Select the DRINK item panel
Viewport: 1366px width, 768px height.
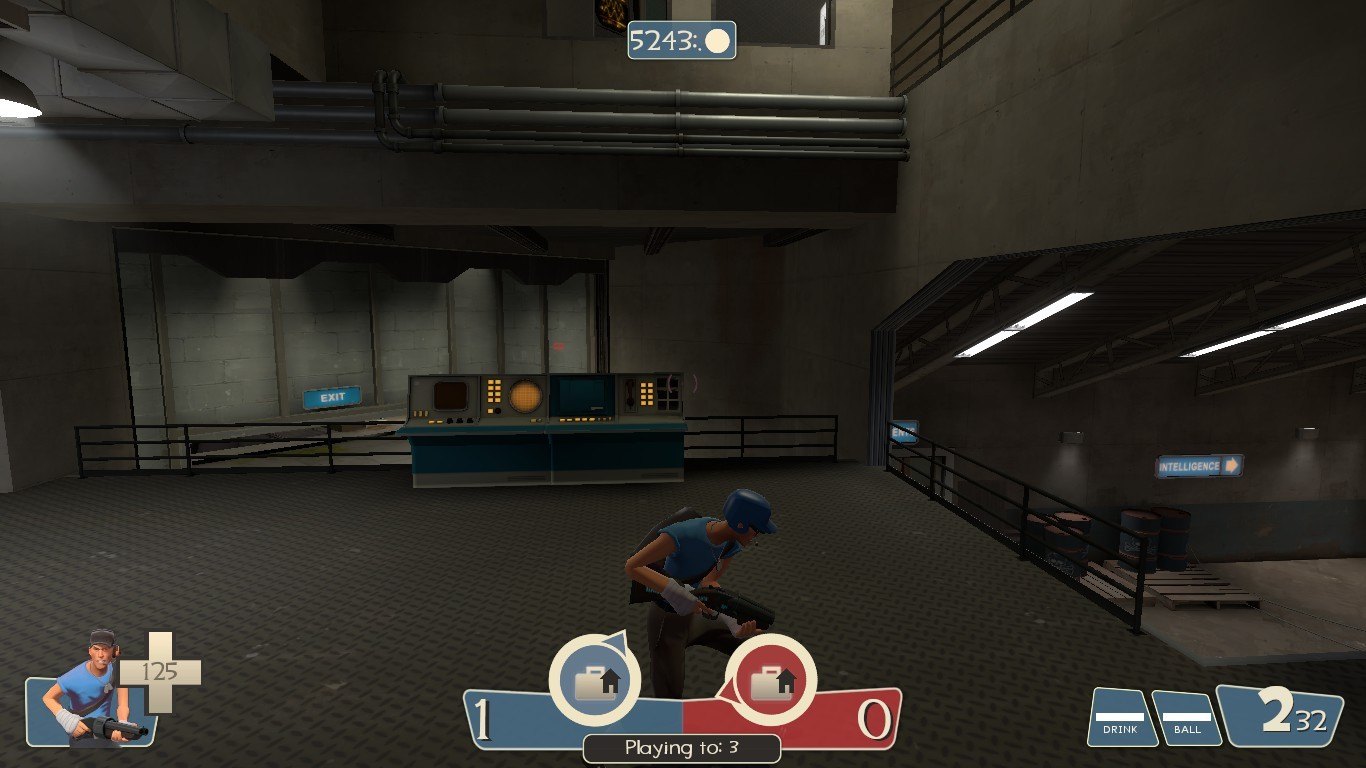[x=1121, y=717]
